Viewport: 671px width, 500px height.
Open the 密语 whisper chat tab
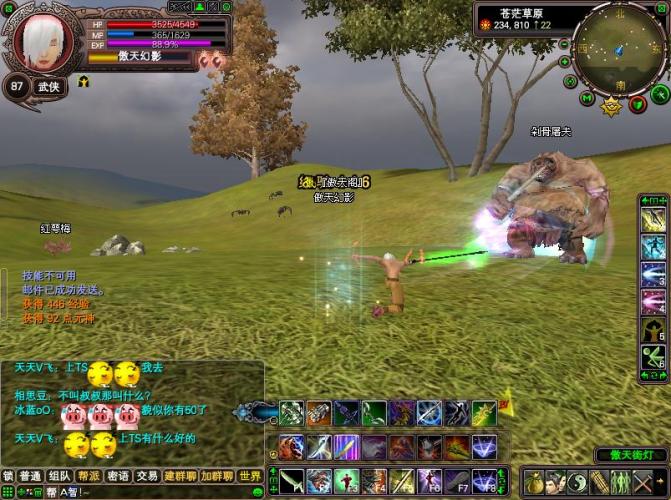pos(118,476)
